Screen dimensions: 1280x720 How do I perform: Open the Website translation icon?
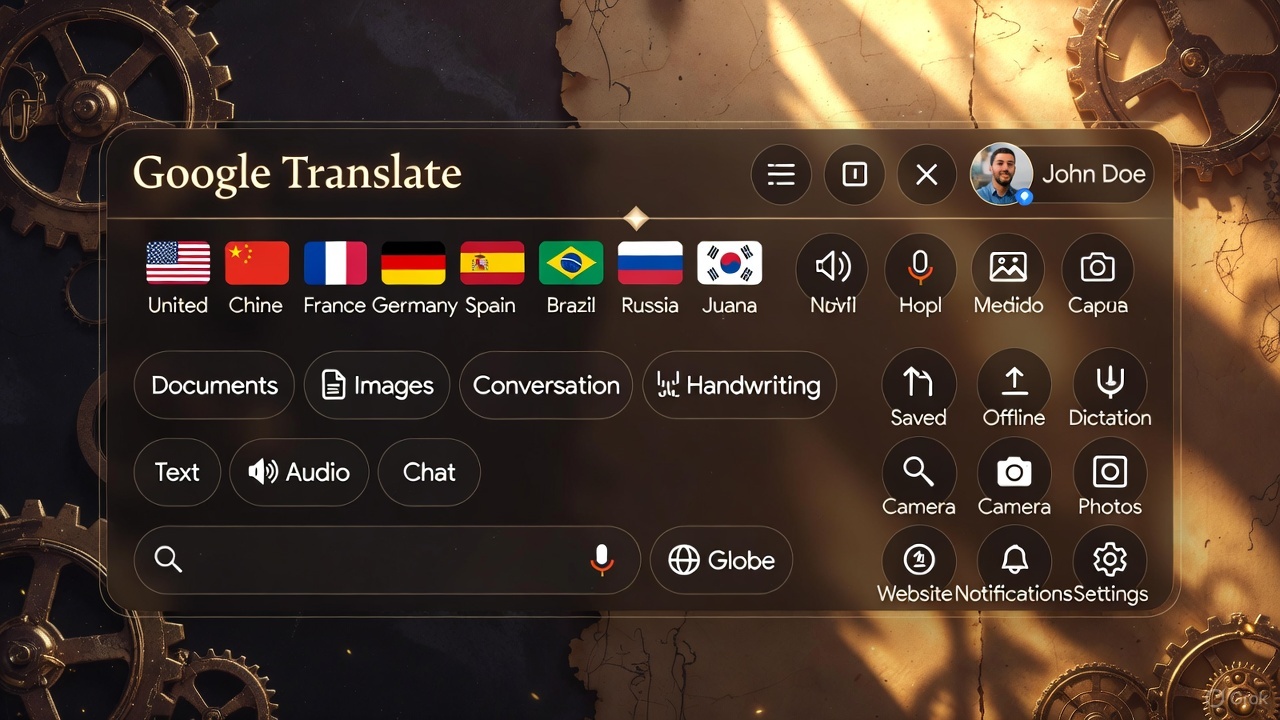[919, 557]
